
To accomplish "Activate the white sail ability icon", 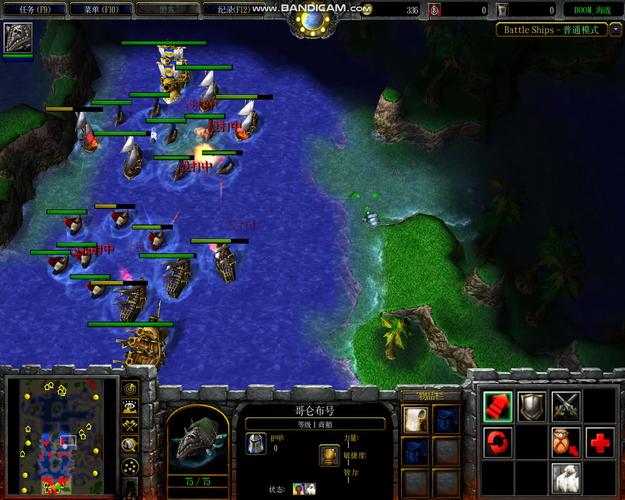I will pyautogui.click(x=565, y=474).
